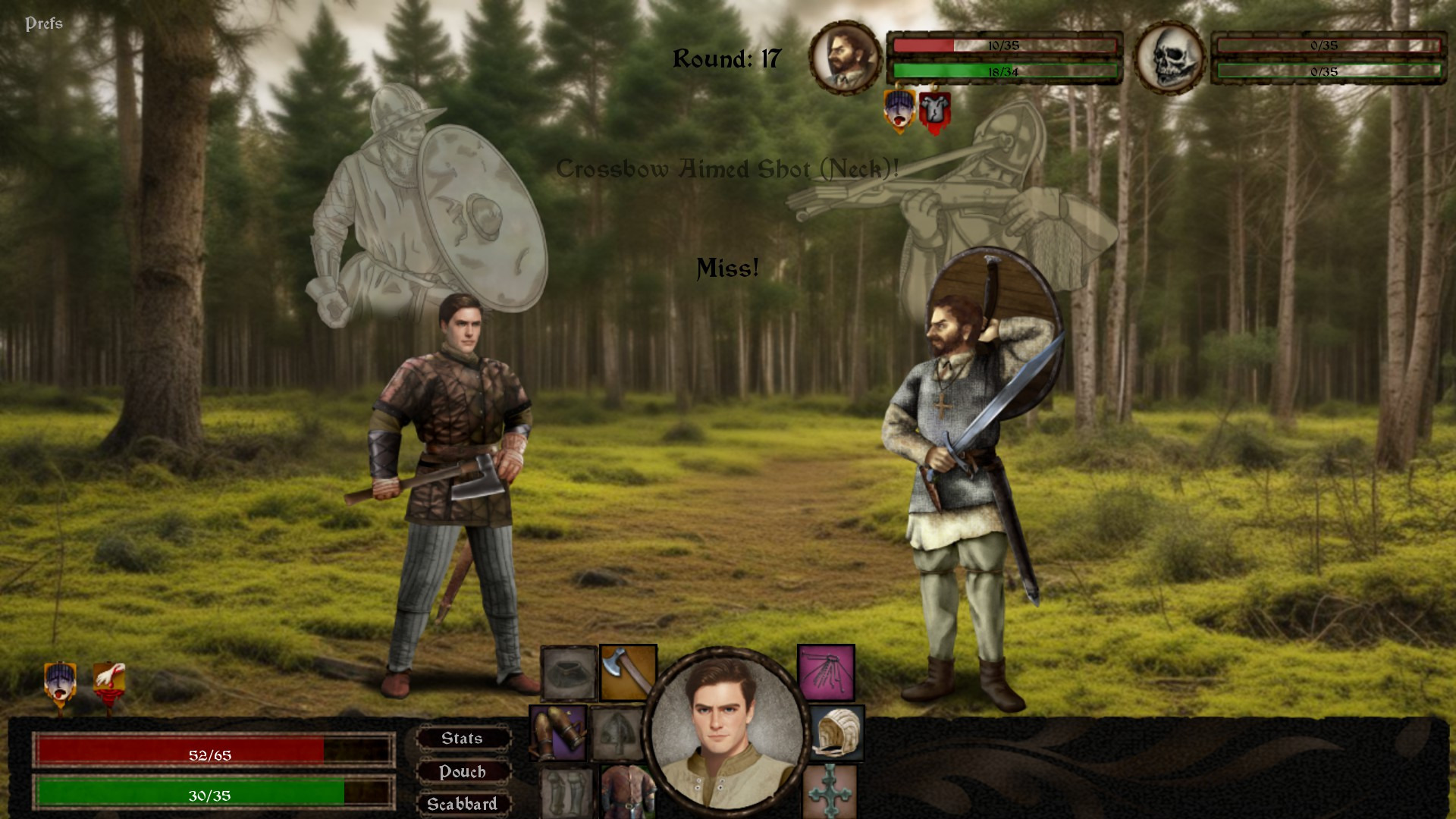Inspect the player's exhausted face status icon
The height and width of the screenshot is (819, 1456).
(x=61, y=682)
